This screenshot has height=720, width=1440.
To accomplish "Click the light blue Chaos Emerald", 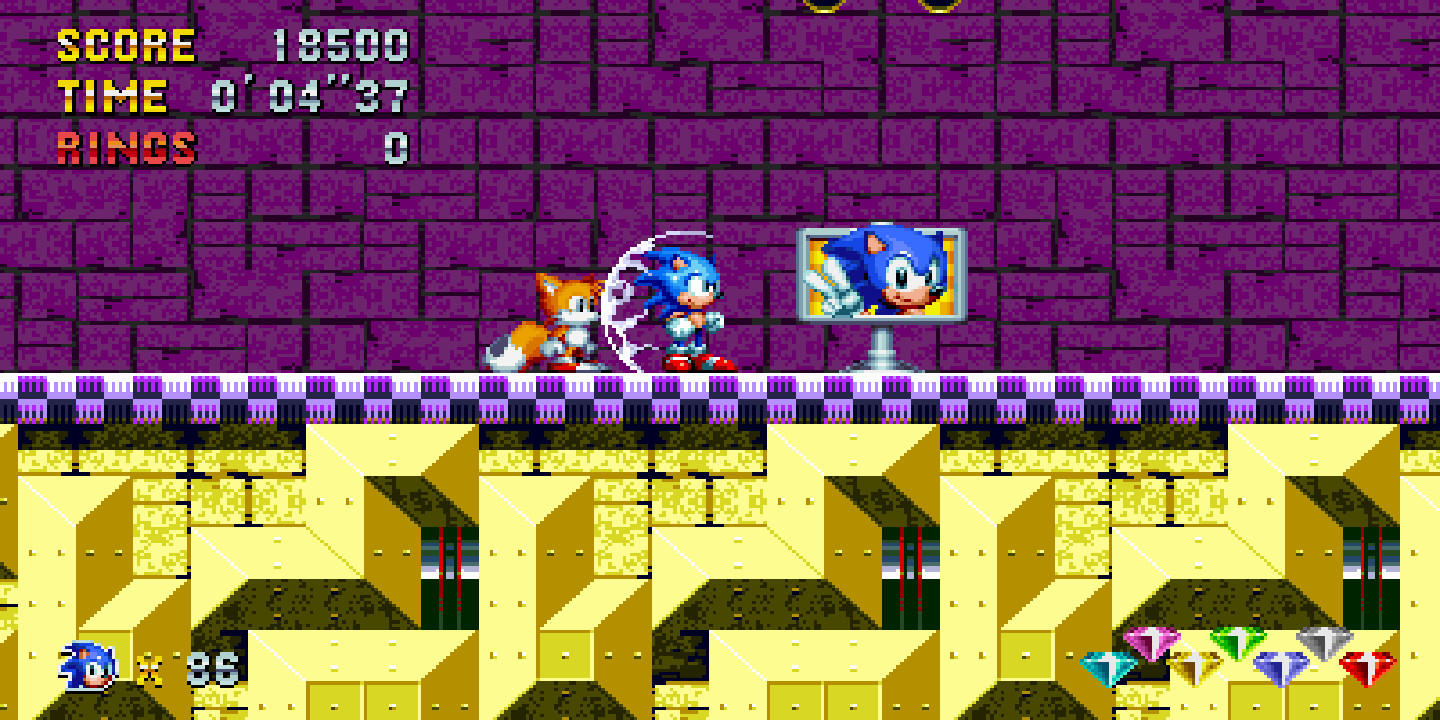I will (x=1110, y=668).
